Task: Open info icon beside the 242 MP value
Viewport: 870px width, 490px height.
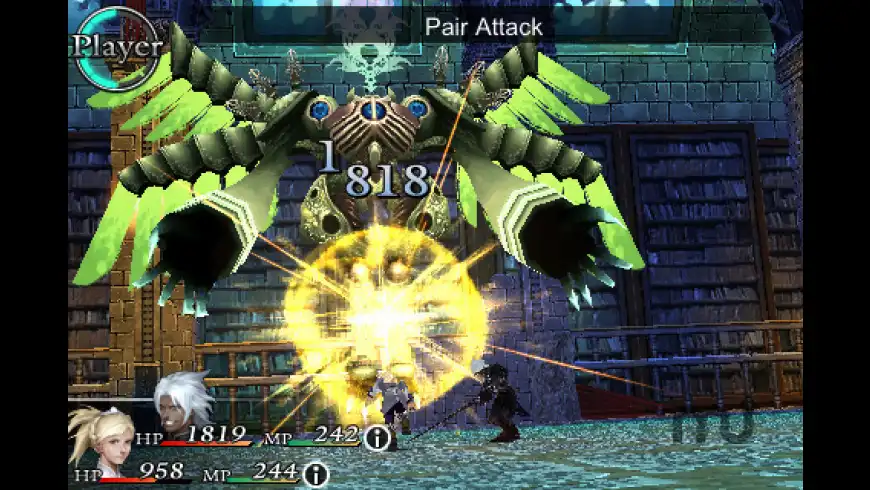Action: tap(377, 437)
